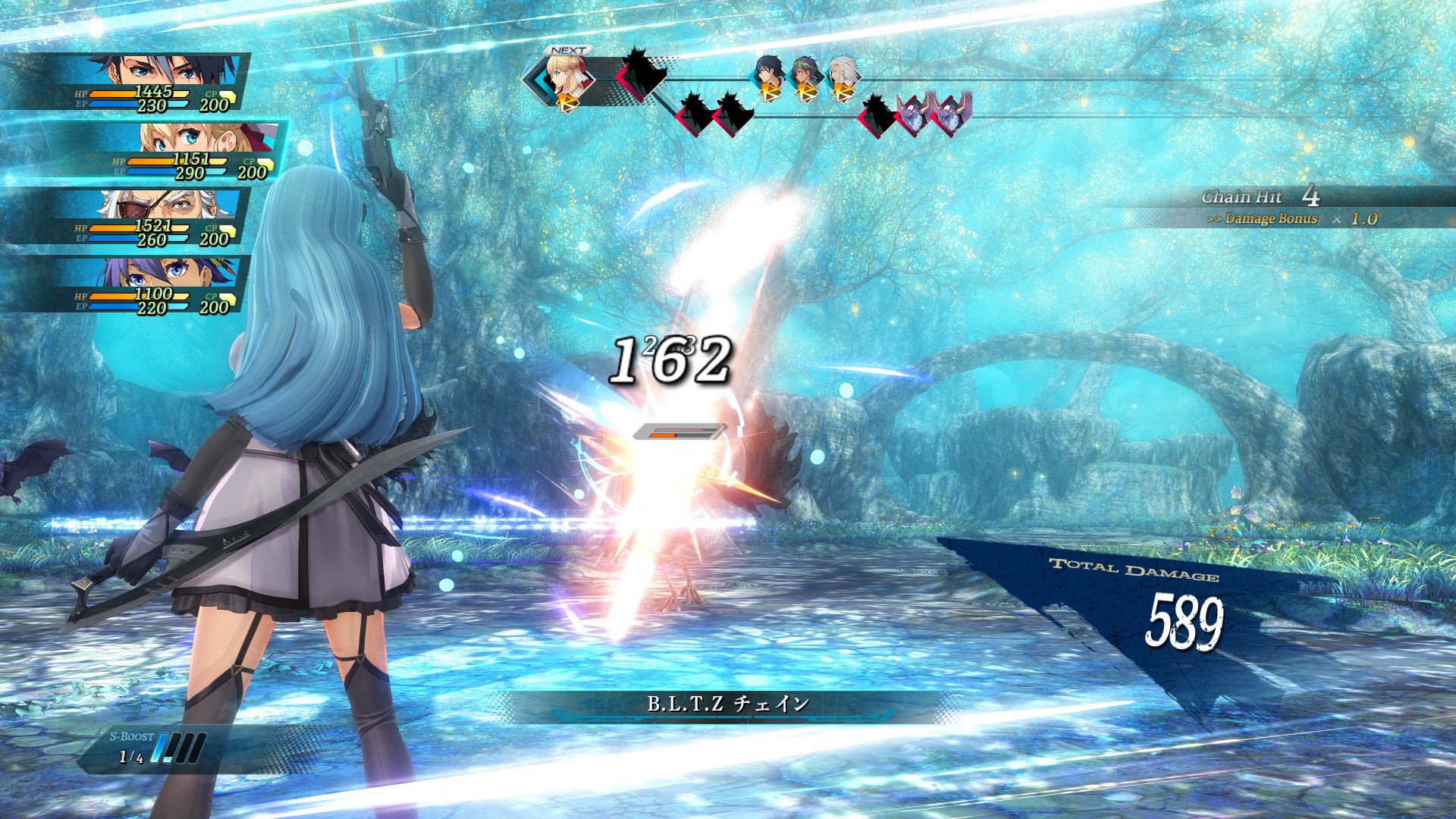Activate the S-Boost gauge
This screenshot has height=819, width=1456.
coord(164,747)
